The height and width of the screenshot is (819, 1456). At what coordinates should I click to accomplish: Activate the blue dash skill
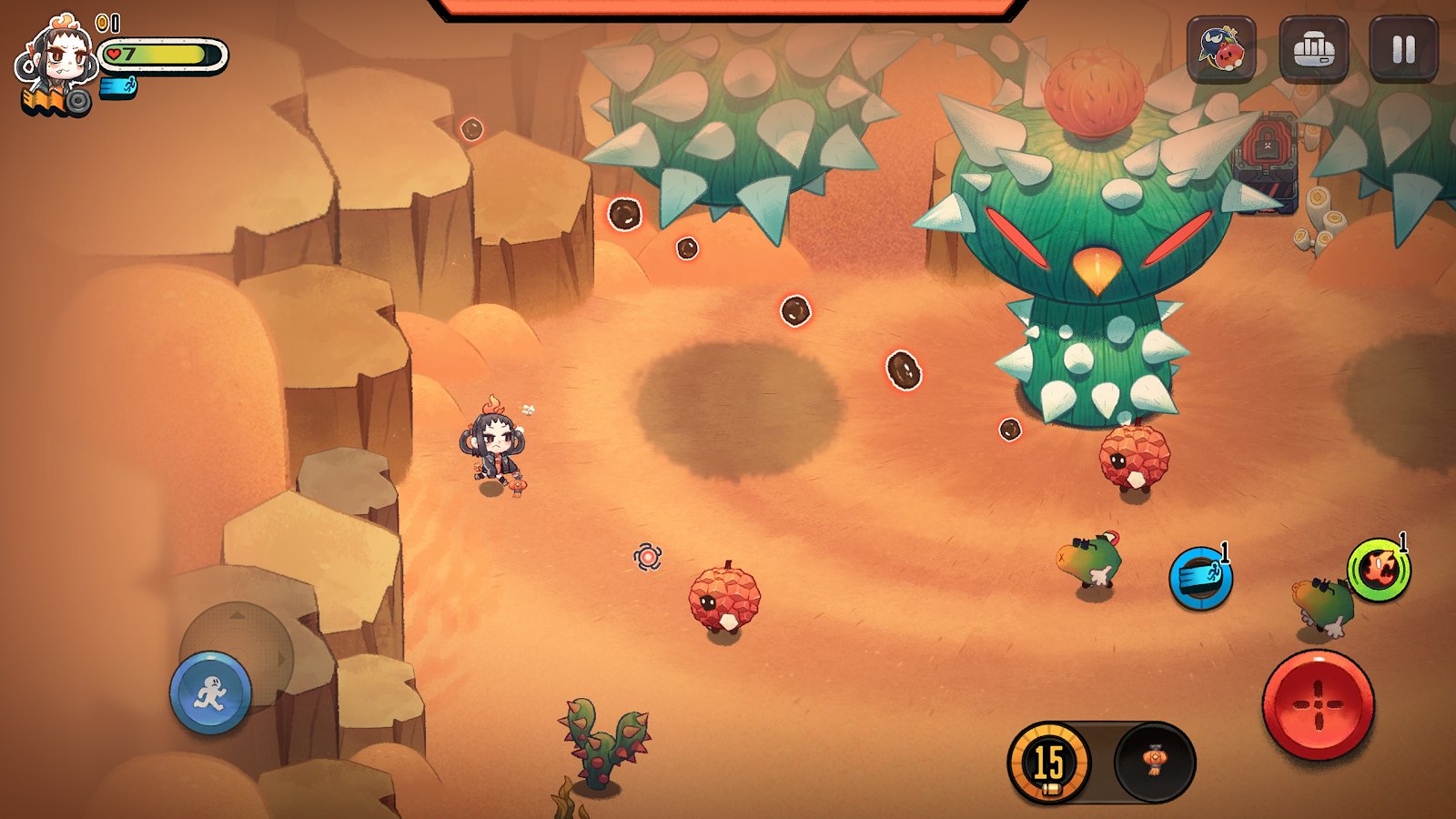pos(1200,578)
